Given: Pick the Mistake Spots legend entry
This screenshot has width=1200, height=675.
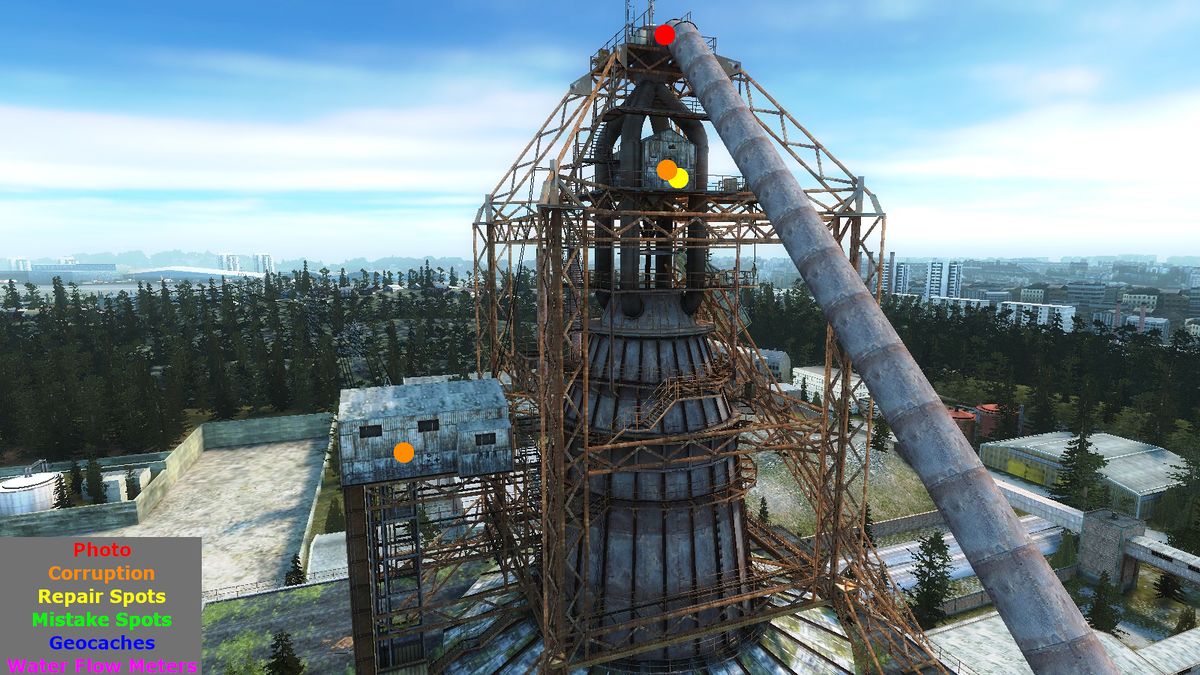Looking at the screenshot, I should [102, 620].
